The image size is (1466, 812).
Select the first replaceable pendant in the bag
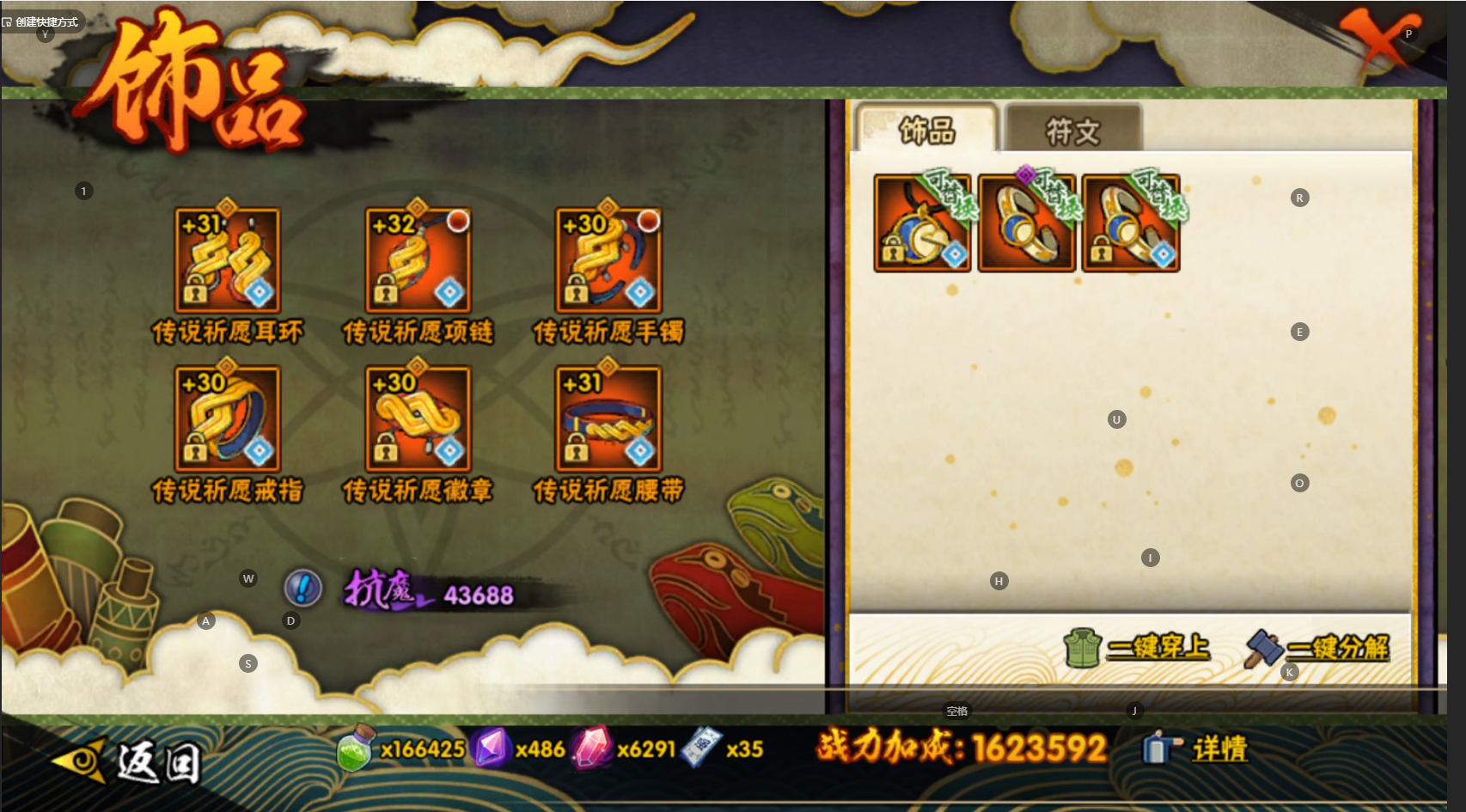coord(922,223)
